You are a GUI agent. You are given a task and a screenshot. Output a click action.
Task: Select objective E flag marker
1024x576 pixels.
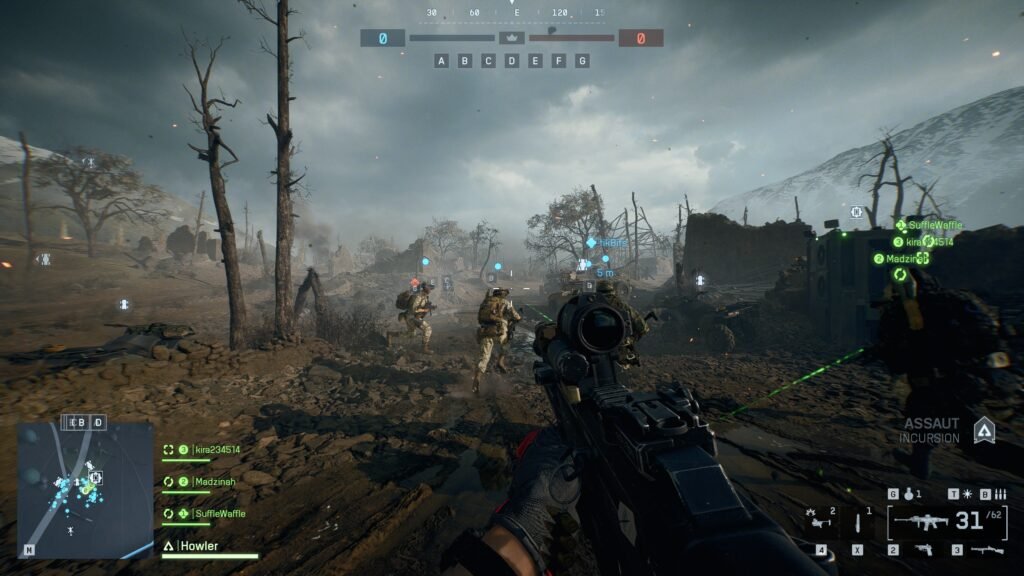pos(535,61)
